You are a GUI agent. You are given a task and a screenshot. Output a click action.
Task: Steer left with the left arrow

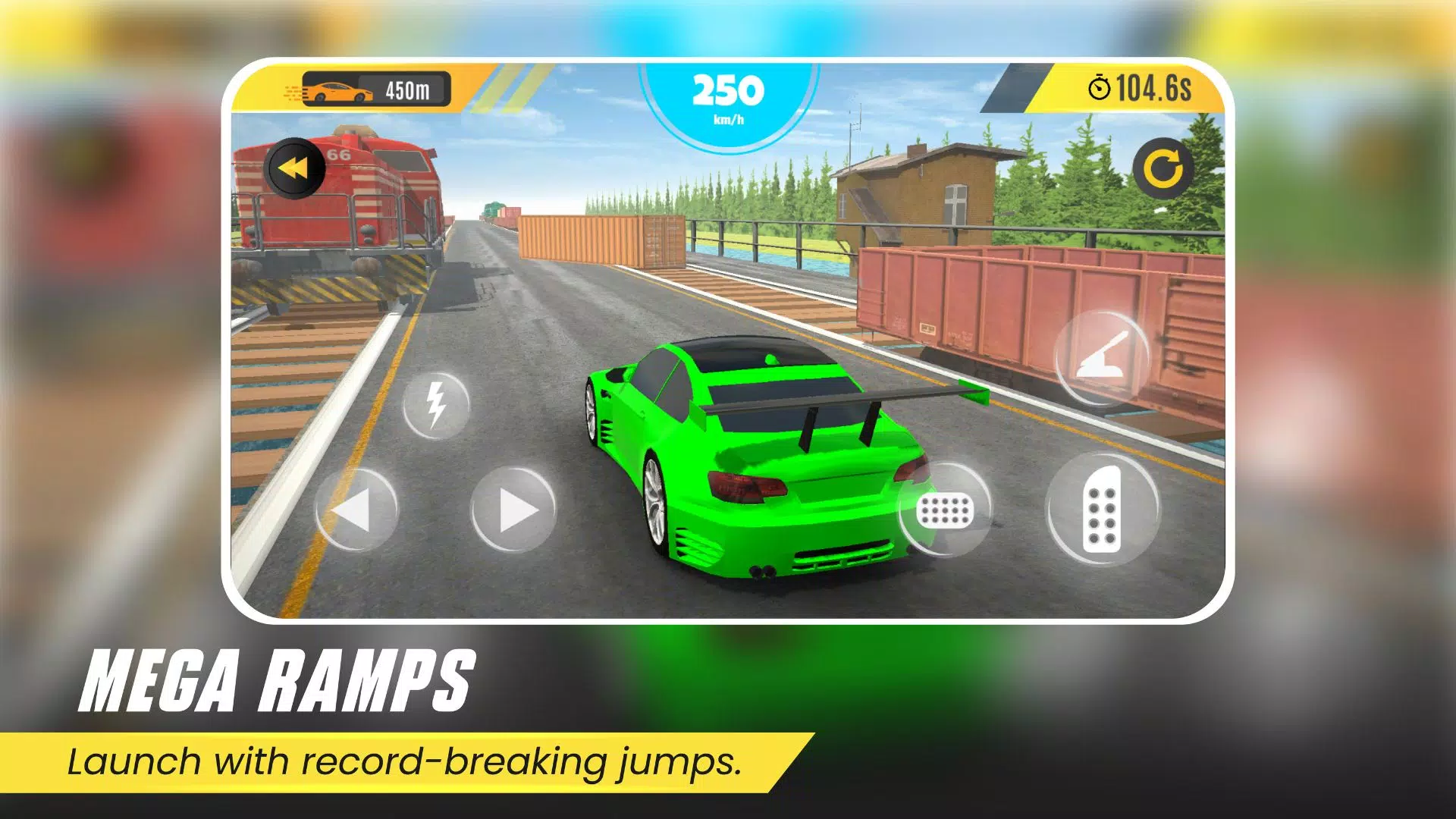(x=356, y=510)
